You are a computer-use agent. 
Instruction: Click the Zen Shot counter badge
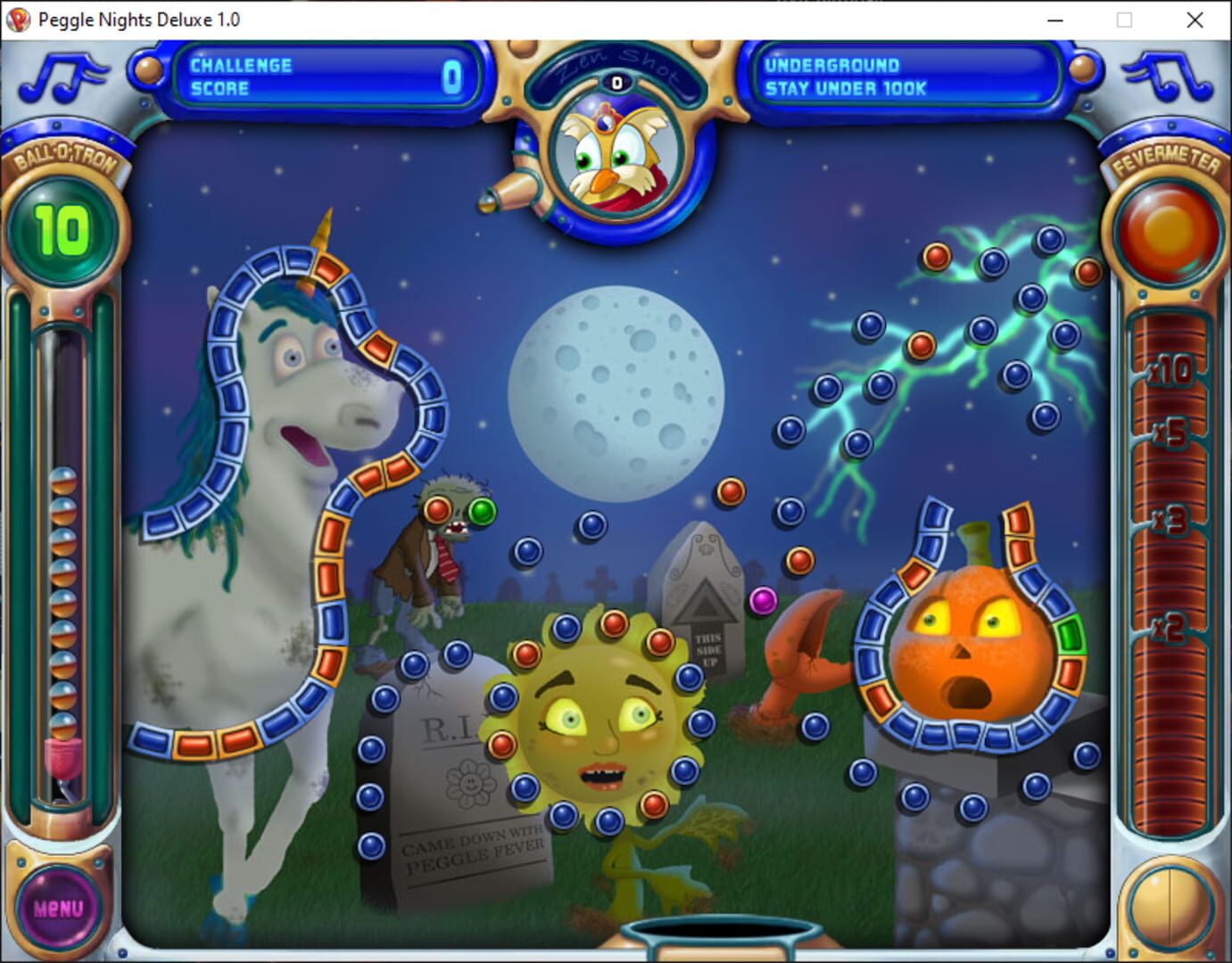pyautogui.click(x=615, y=81)
